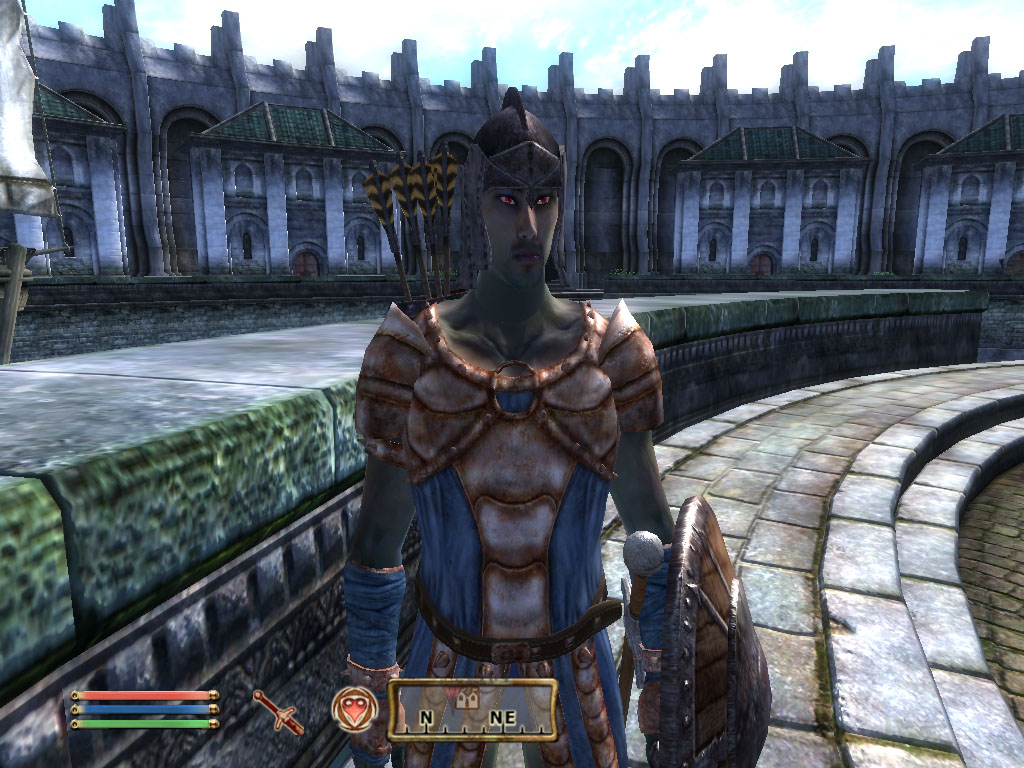1024x768 pixels.
Task: Click the compass bar showing N and NE
Action: (x=472, y=710)
